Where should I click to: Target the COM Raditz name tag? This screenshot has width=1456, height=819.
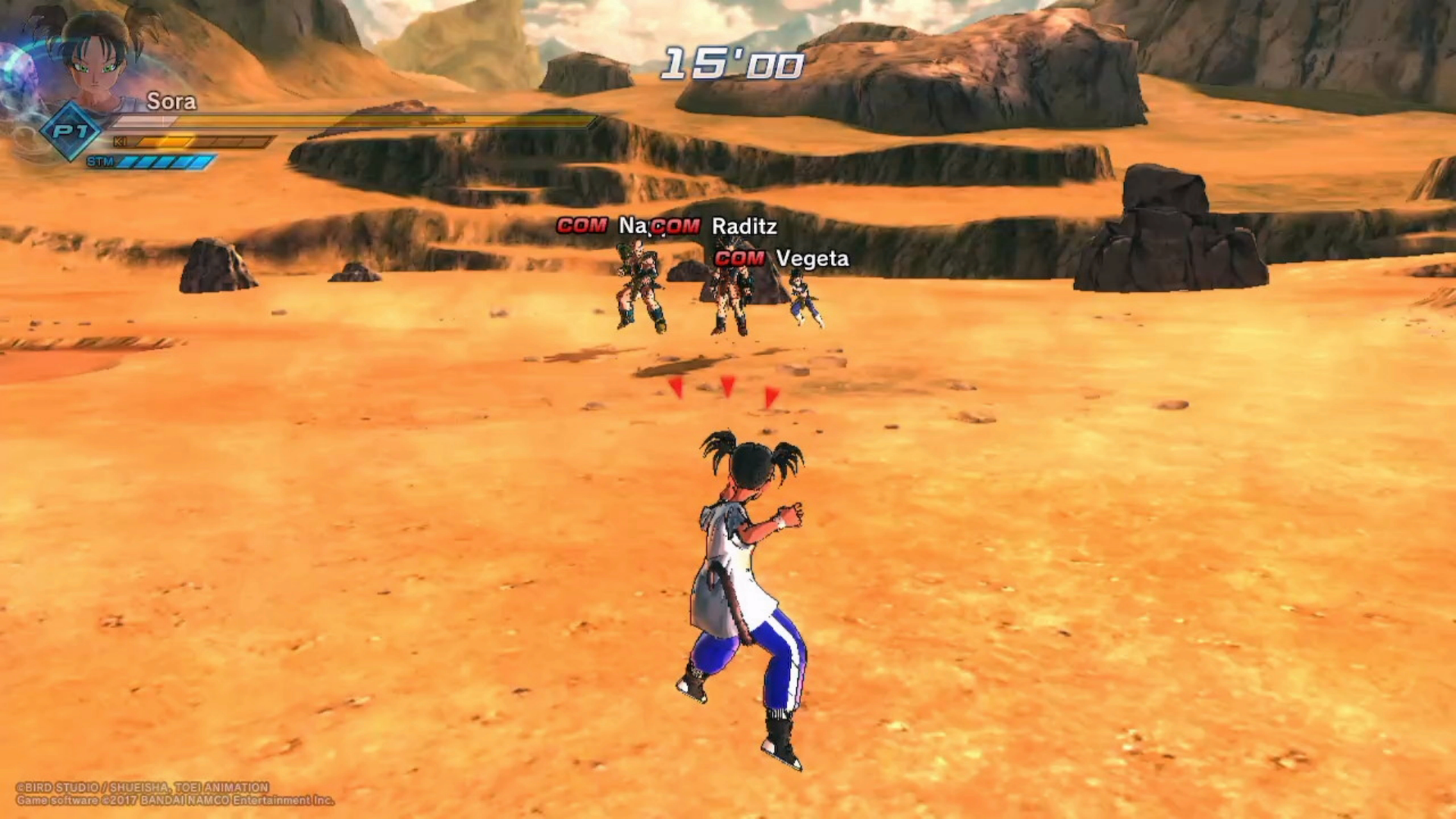716,226
